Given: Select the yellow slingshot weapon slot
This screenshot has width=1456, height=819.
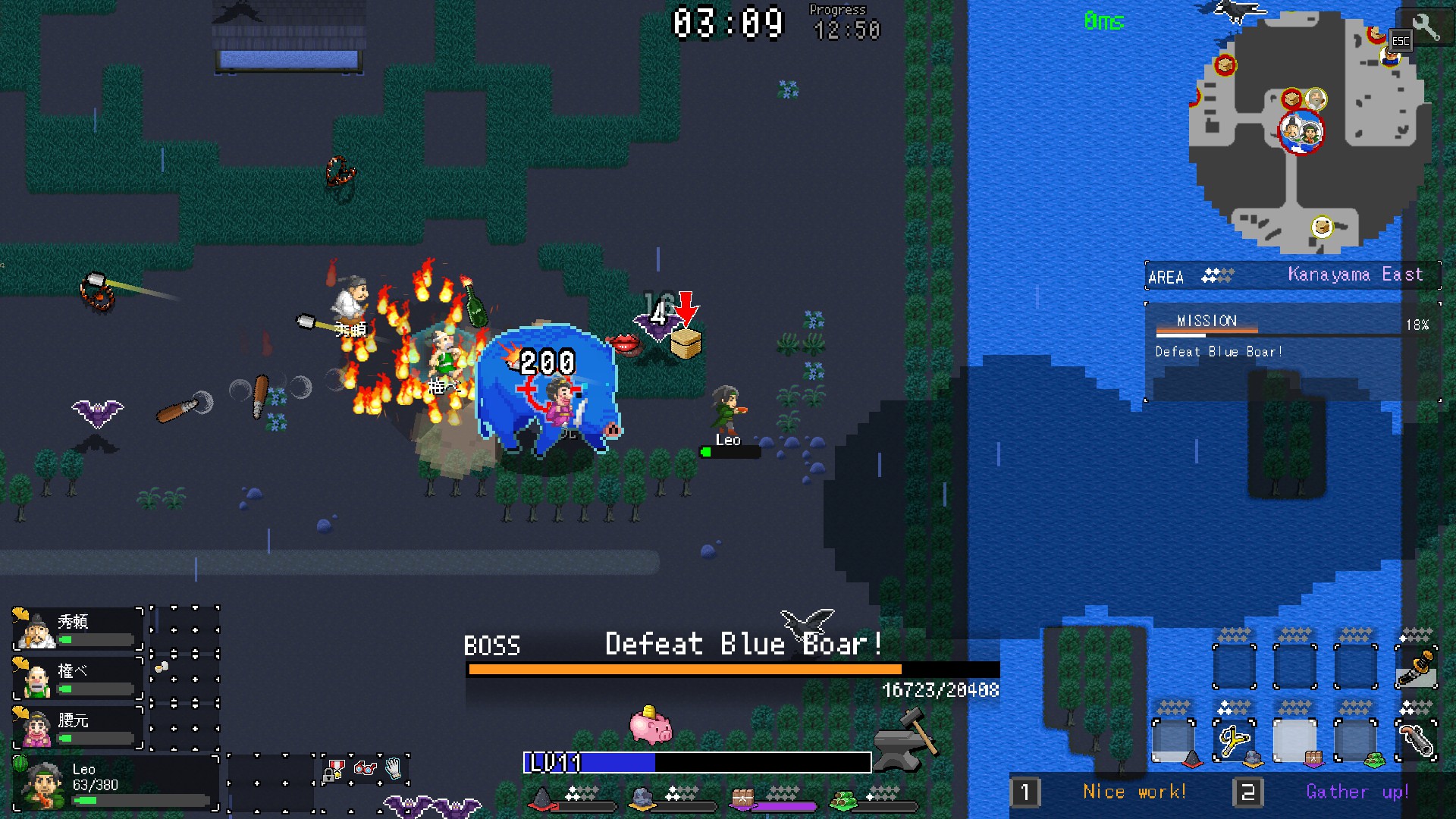Looking at the screenshot, I should click(x=1234, y=739).
